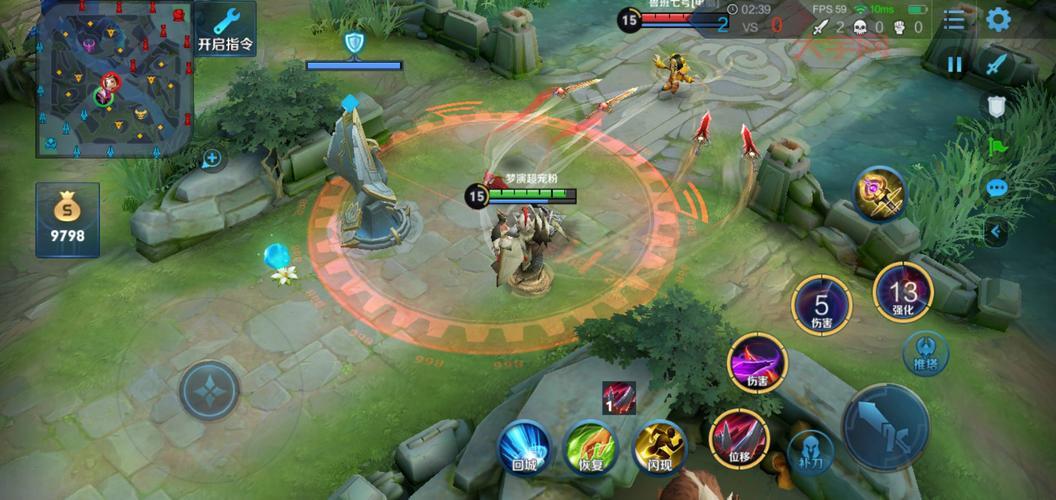Collapse the side panel with arrow button

point(996,232)
